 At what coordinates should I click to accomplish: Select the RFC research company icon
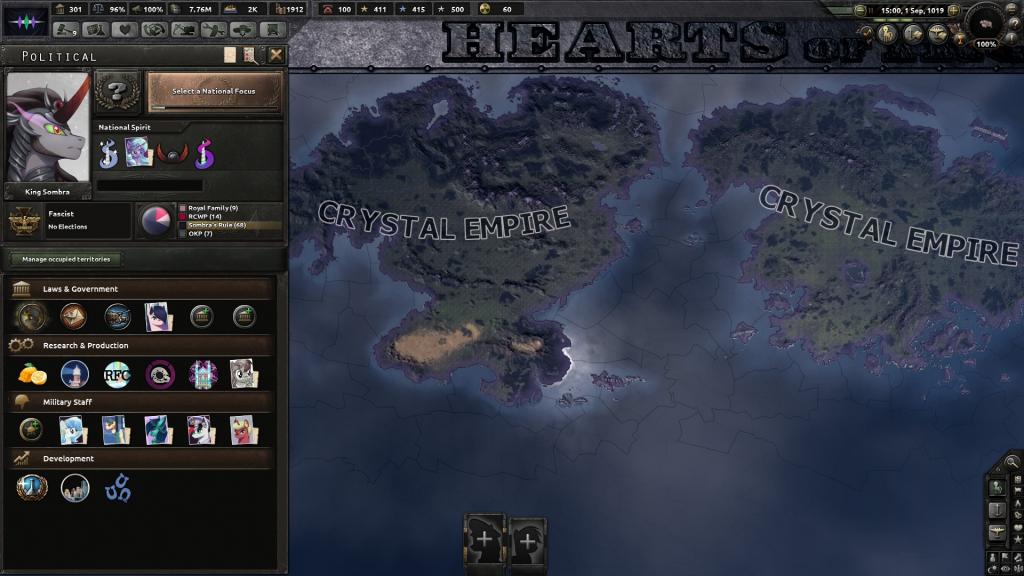point(118,374)
